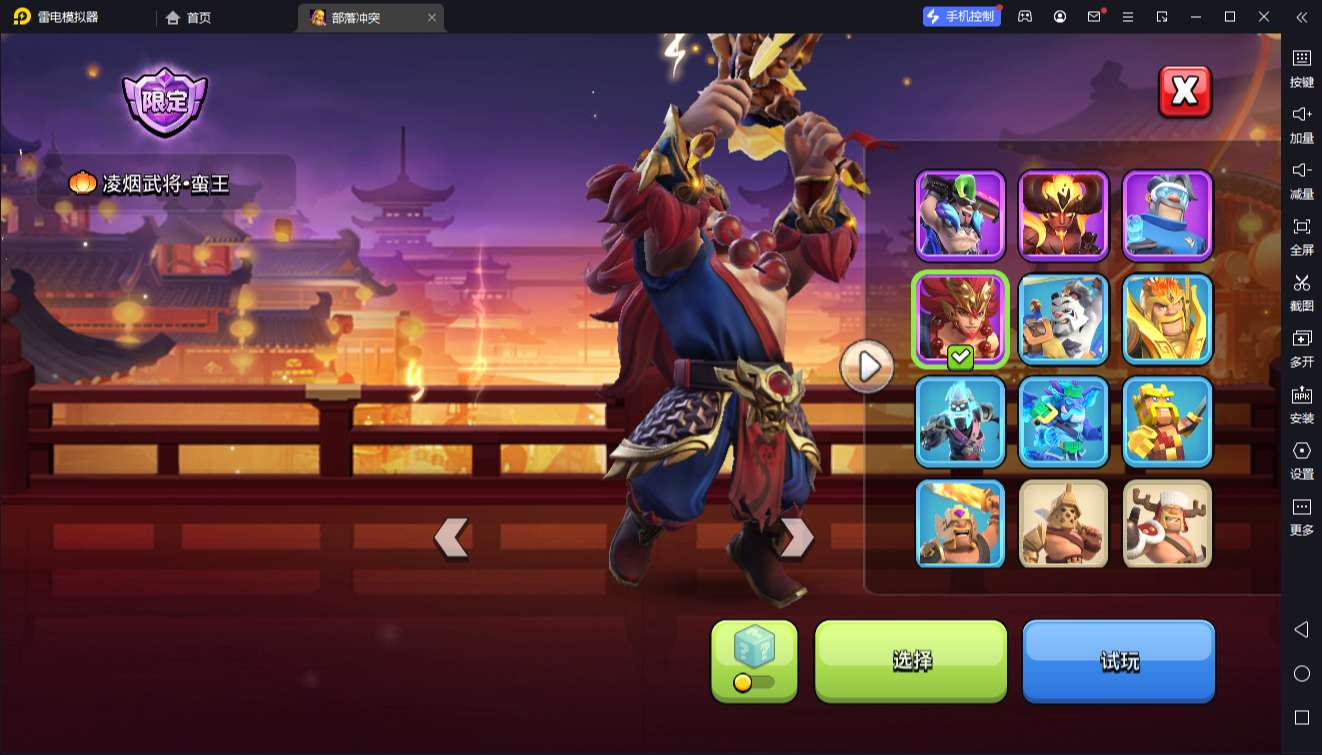The width and height of the screenshot is (1322, 755).
Task: Pick the flaming sword king skin
Action: pos(960,524)
